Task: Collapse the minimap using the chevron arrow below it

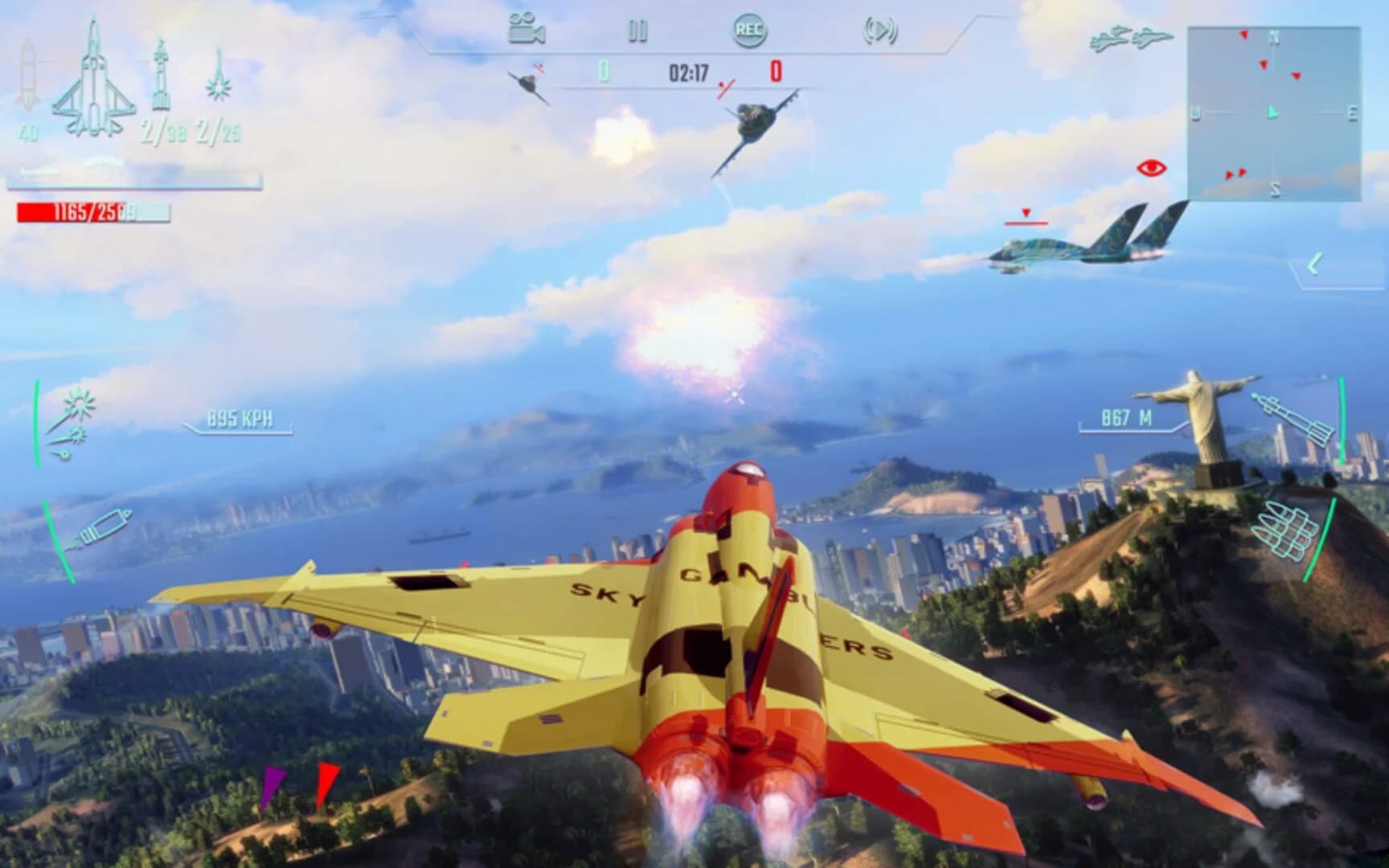Action: 1315,261
